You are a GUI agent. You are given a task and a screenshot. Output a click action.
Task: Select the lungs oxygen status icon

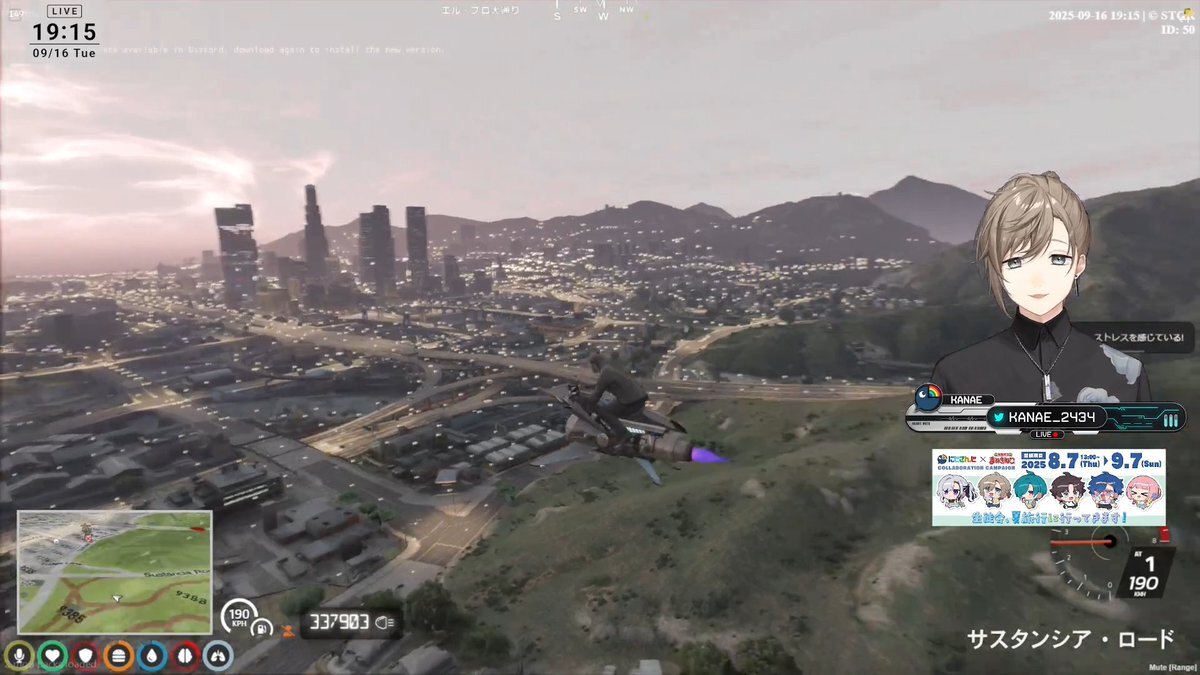tap(218, 656)
